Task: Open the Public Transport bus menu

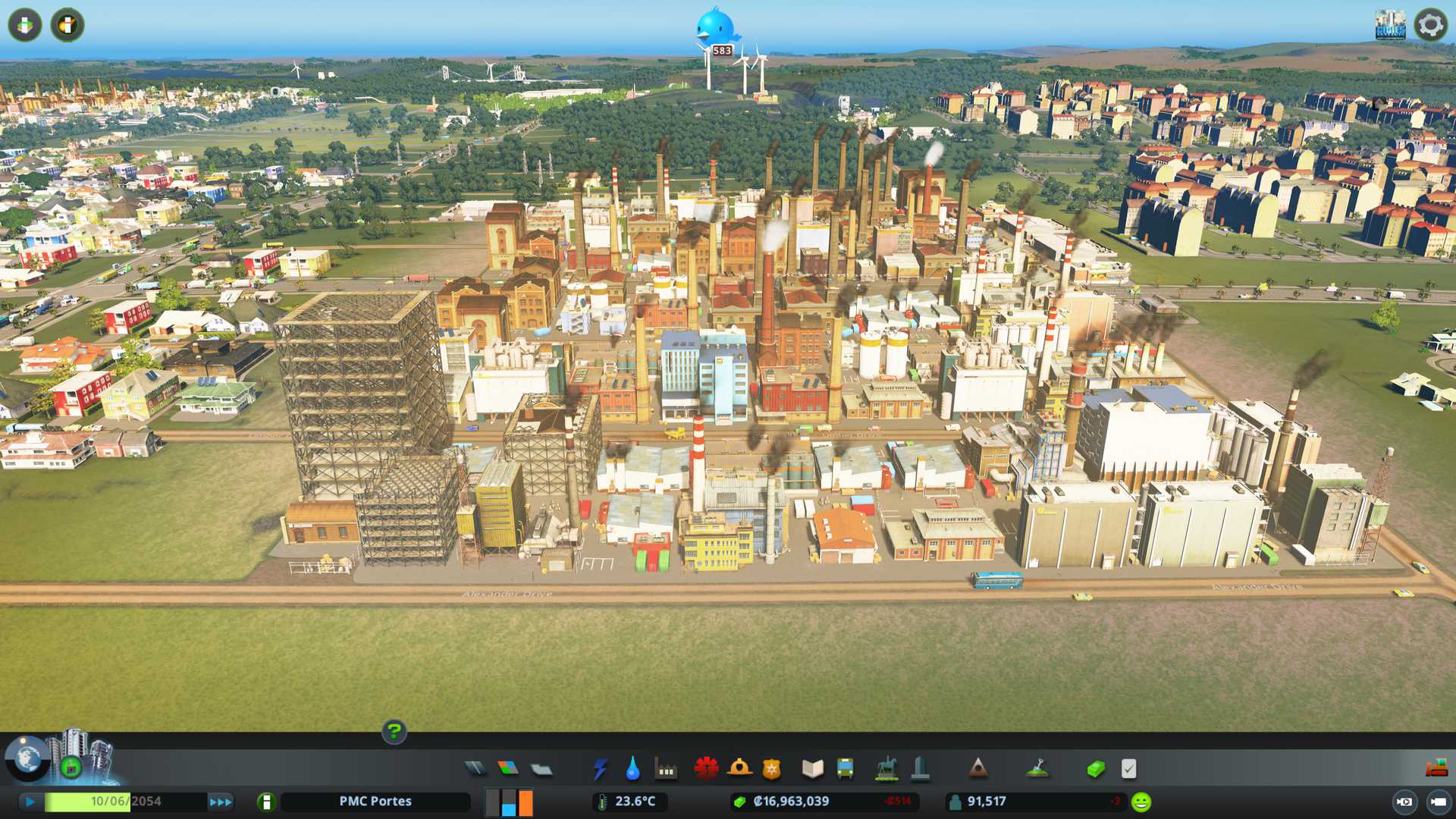Action: [x=845, y=769]
